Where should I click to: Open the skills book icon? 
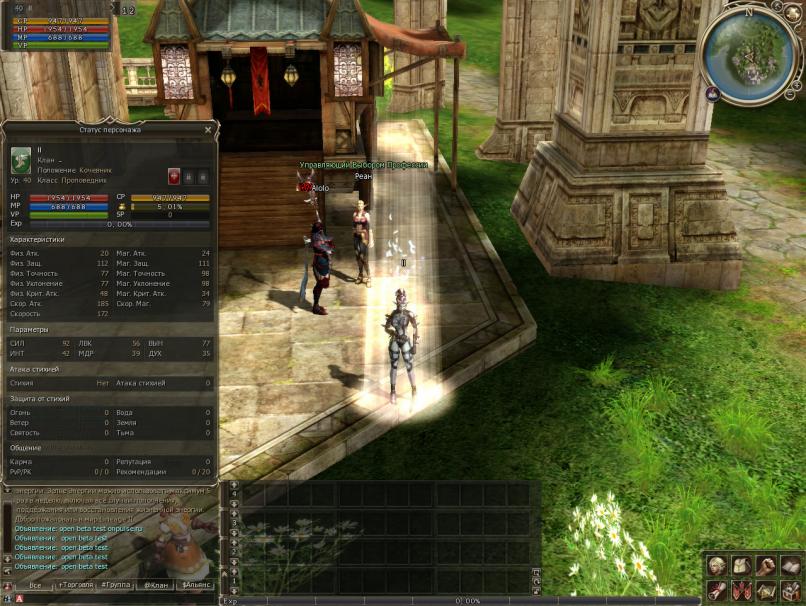[789, 567]
